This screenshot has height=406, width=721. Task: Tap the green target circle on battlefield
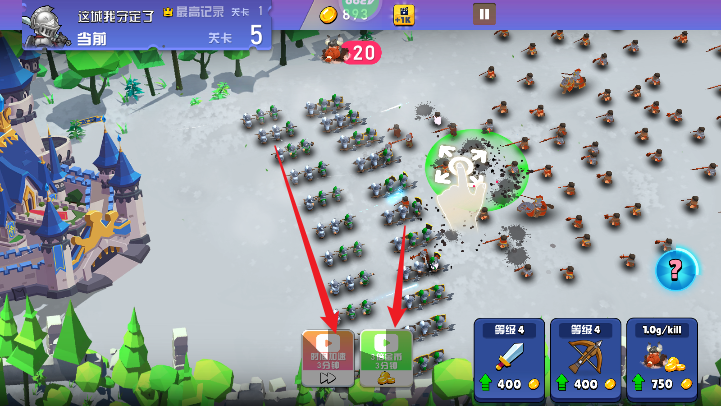click(461, 166)
